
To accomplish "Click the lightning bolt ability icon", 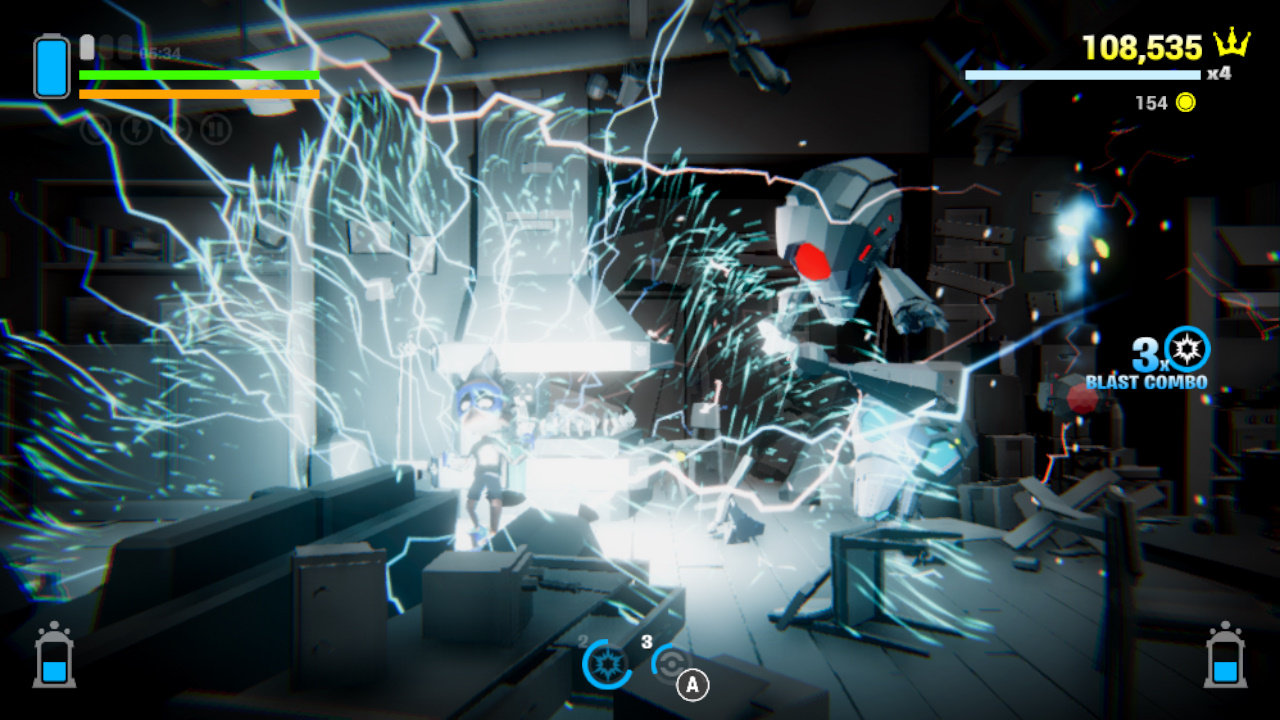I will pyautogui.click(x=135, y=128).
